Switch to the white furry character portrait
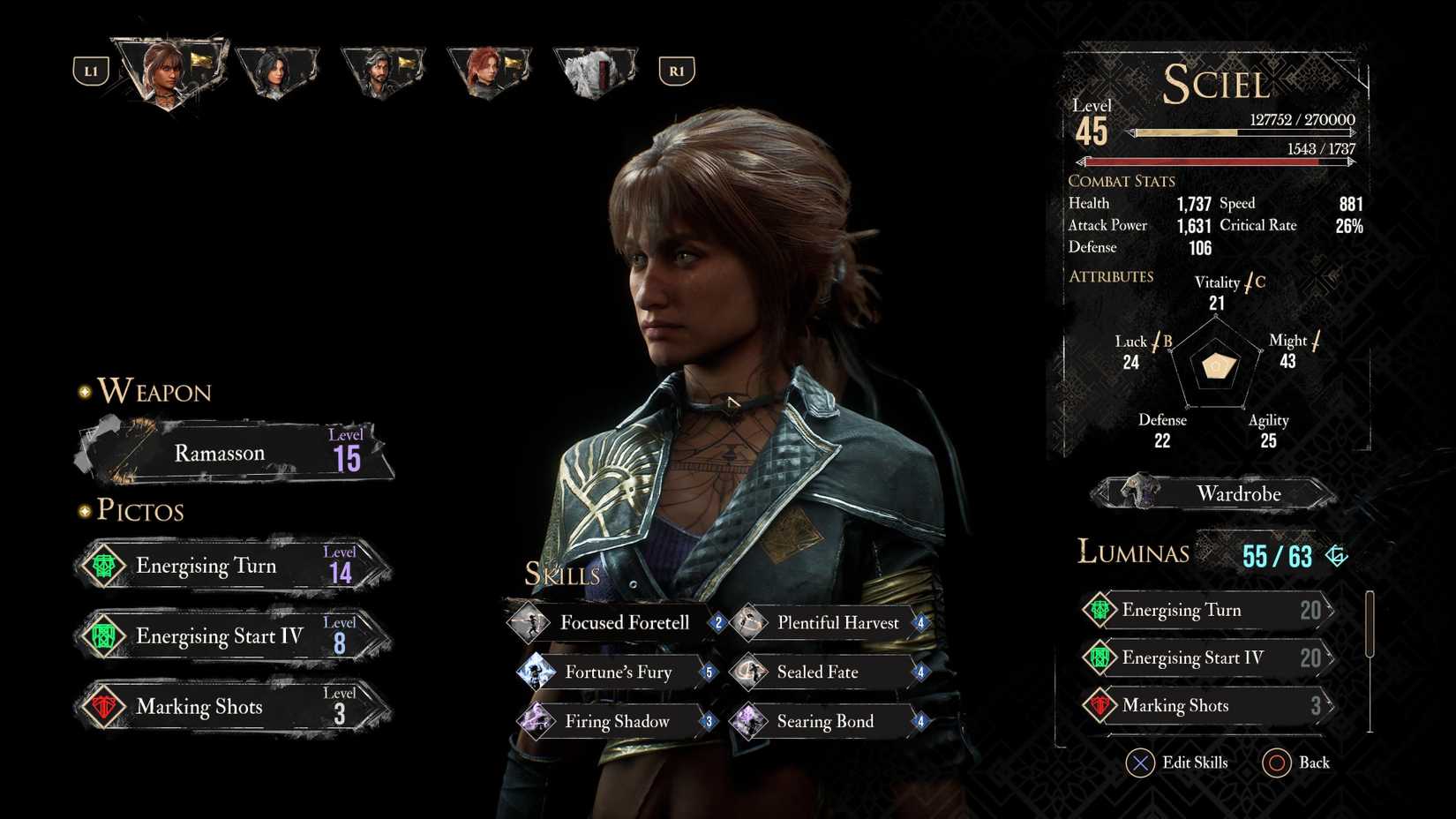The height and width of the screenshot is (819, 1456). pyautogui.click(x=593, y=72)
